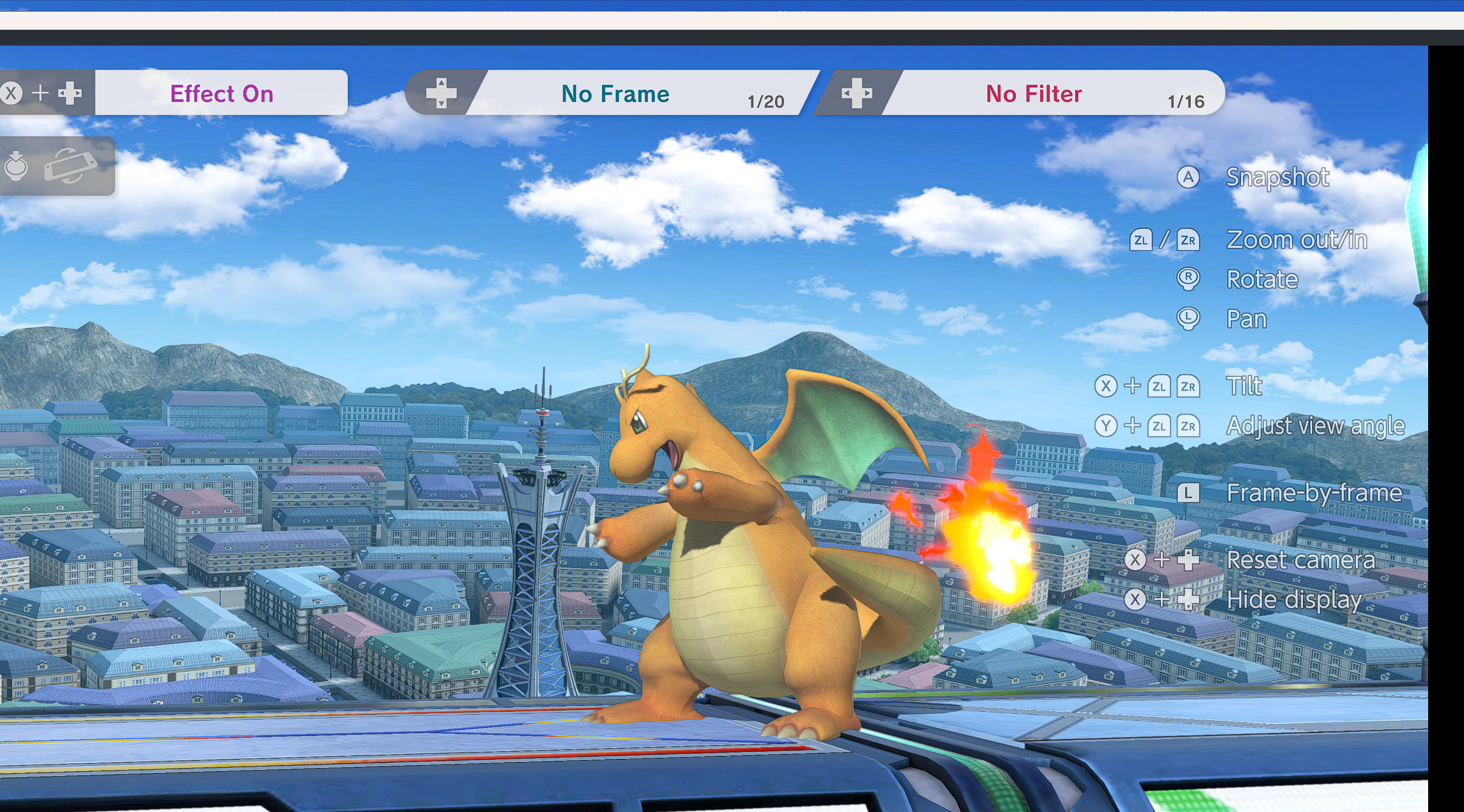Image resolution: width=1464 pixels, height=812 pixels.
Task: Select the left-stick Pan icon
Action: [x=1189, y=318]
